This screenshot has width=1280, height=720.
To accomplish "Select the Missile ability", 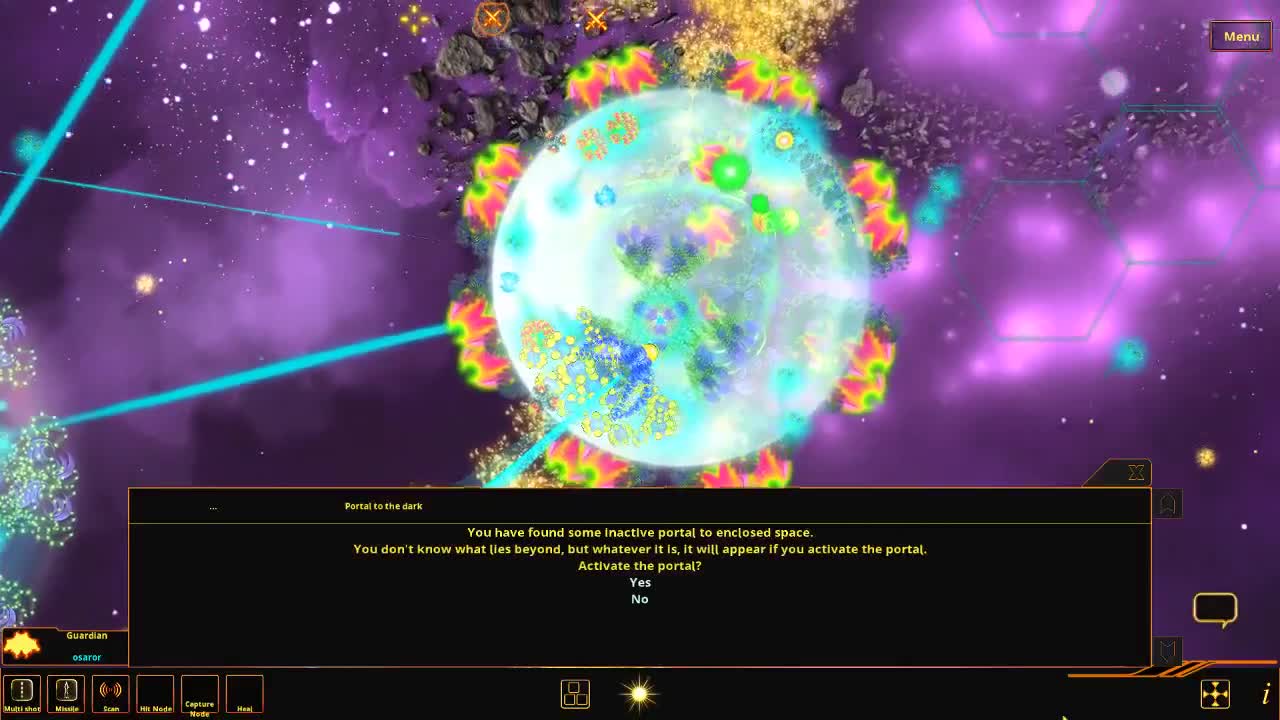I will coord(66,692).
